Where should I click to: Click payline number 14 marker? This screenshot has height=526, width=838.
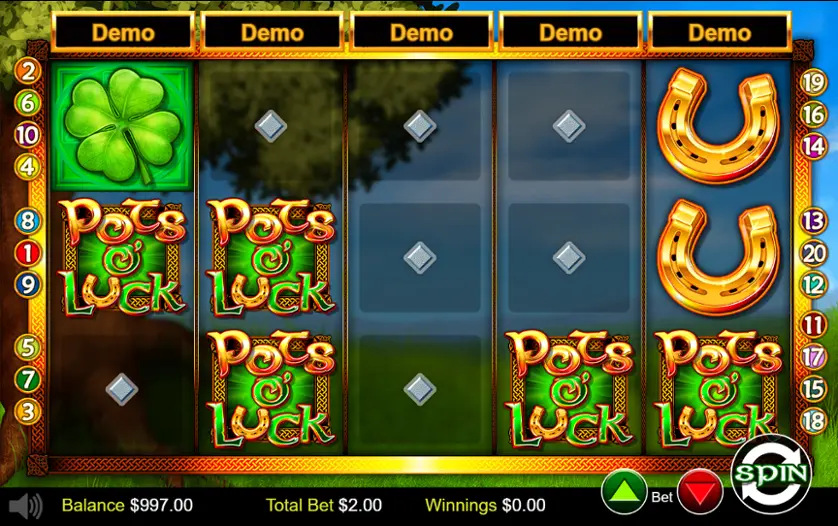click(x=814, y=145)
